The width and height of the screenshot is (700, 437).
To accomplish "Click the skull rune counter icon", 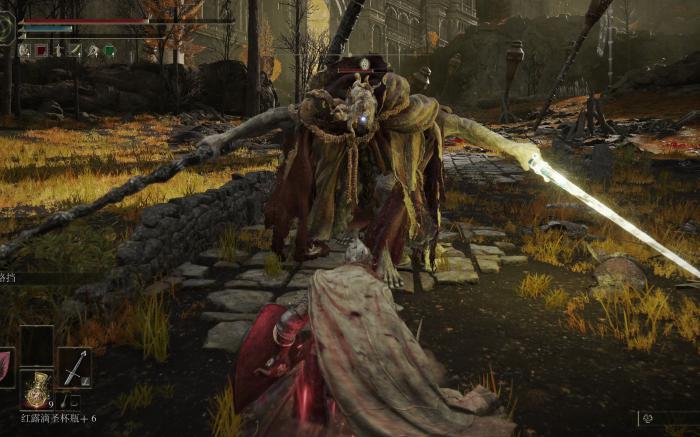I will 648,418.
